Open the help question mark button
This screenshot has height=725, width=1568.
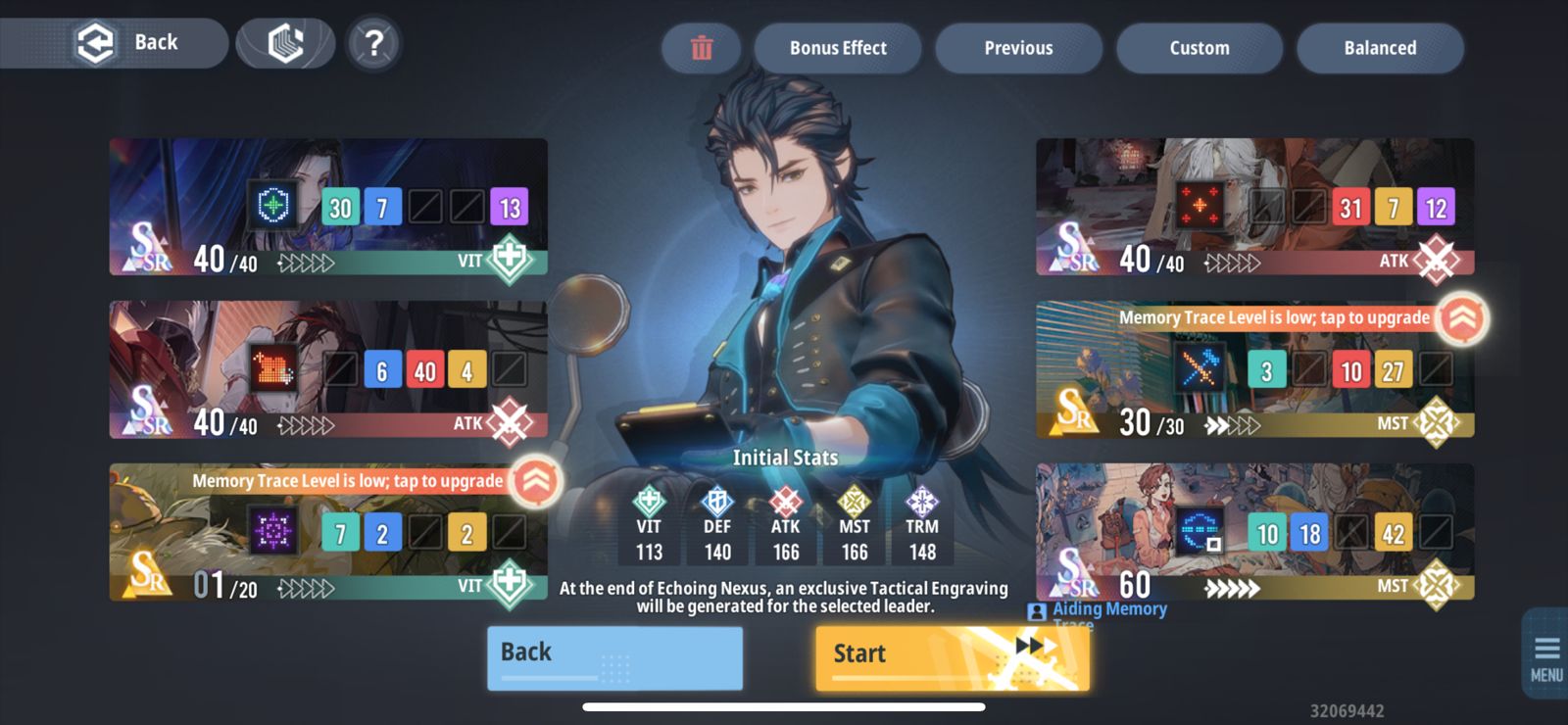pos(373,44)
